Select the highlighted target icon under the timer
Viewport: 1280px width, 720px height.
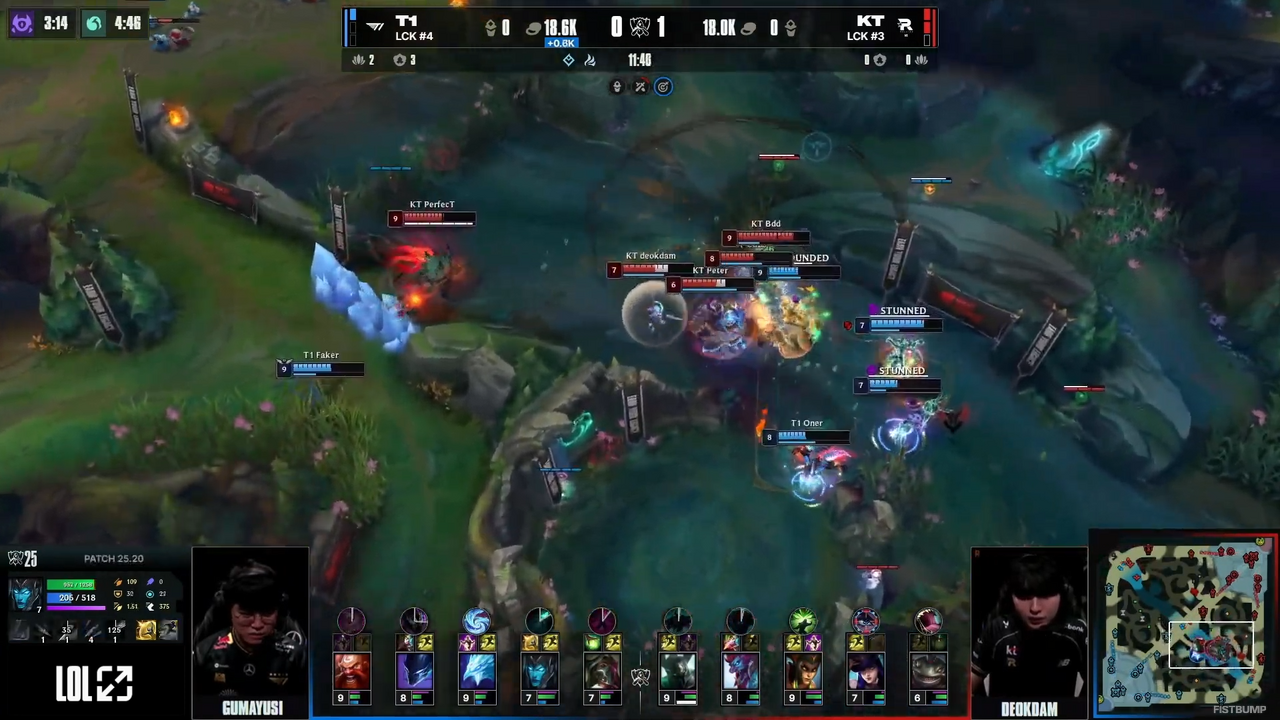pyautogui.click(x=663, y=87)
